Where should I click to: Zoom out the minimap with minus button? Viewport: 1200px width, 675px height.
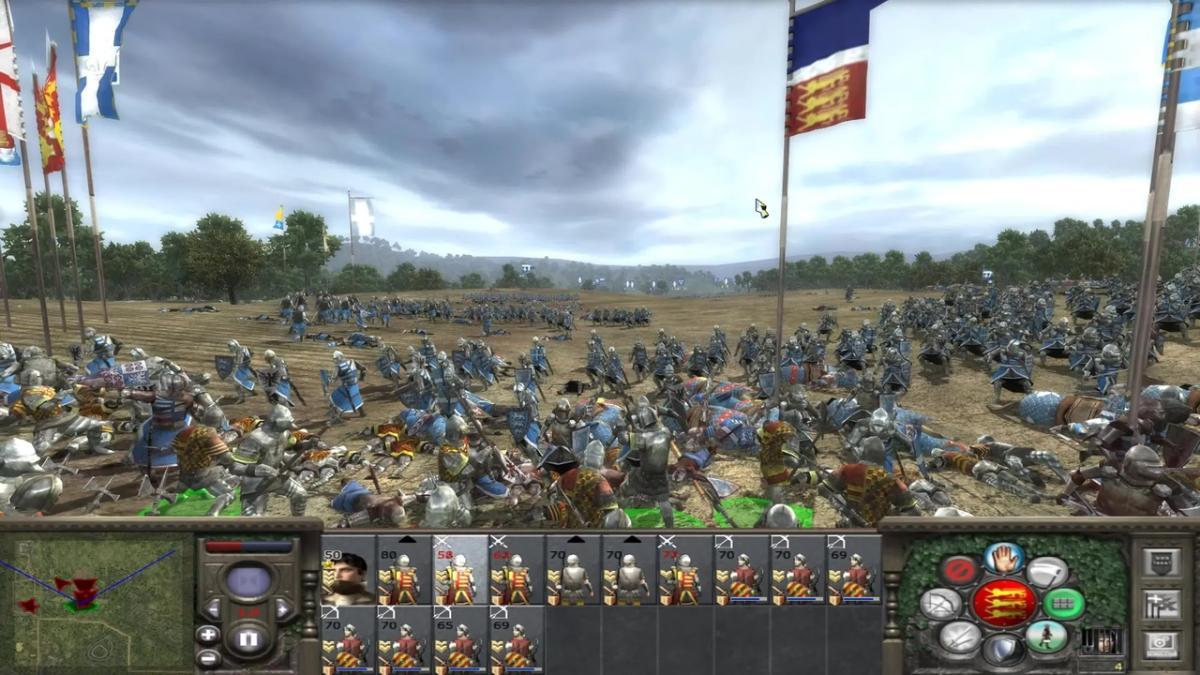[208, 658]
